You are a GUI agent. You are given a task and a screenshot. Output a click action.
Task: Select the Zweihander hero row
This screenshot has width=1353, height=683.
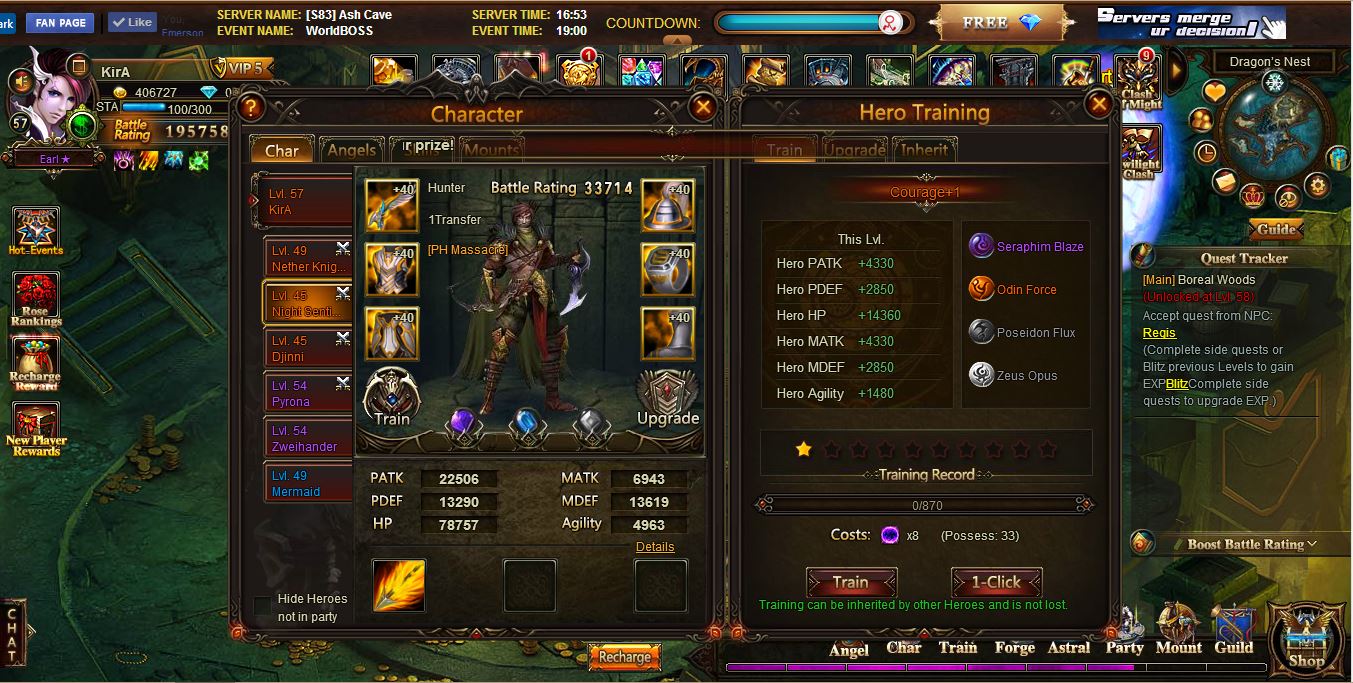(308, 438)
